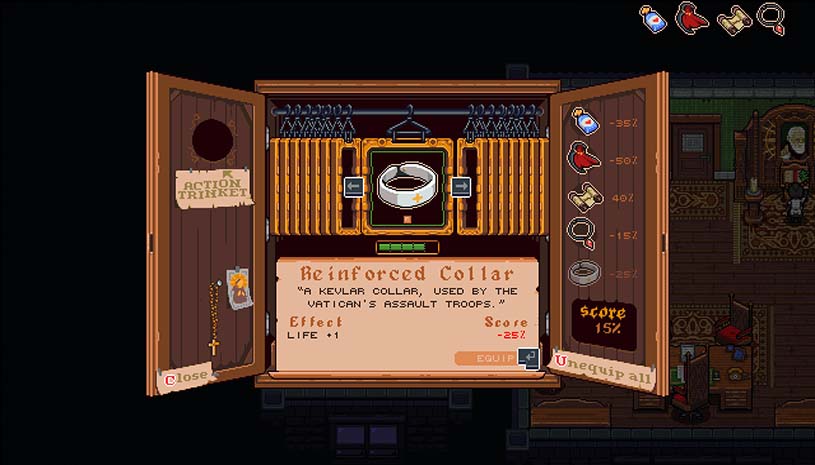
Task: Select the empty round trinket slot
Action: coord(212,141)
